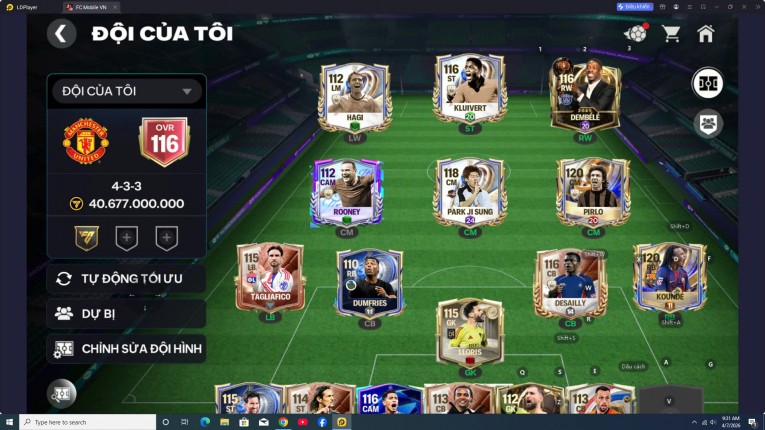The height and width of the screenshot is (430, 765).
Task: Choose the Dumfries defender card
Action: pyautogui.click(x=369, y=282)
